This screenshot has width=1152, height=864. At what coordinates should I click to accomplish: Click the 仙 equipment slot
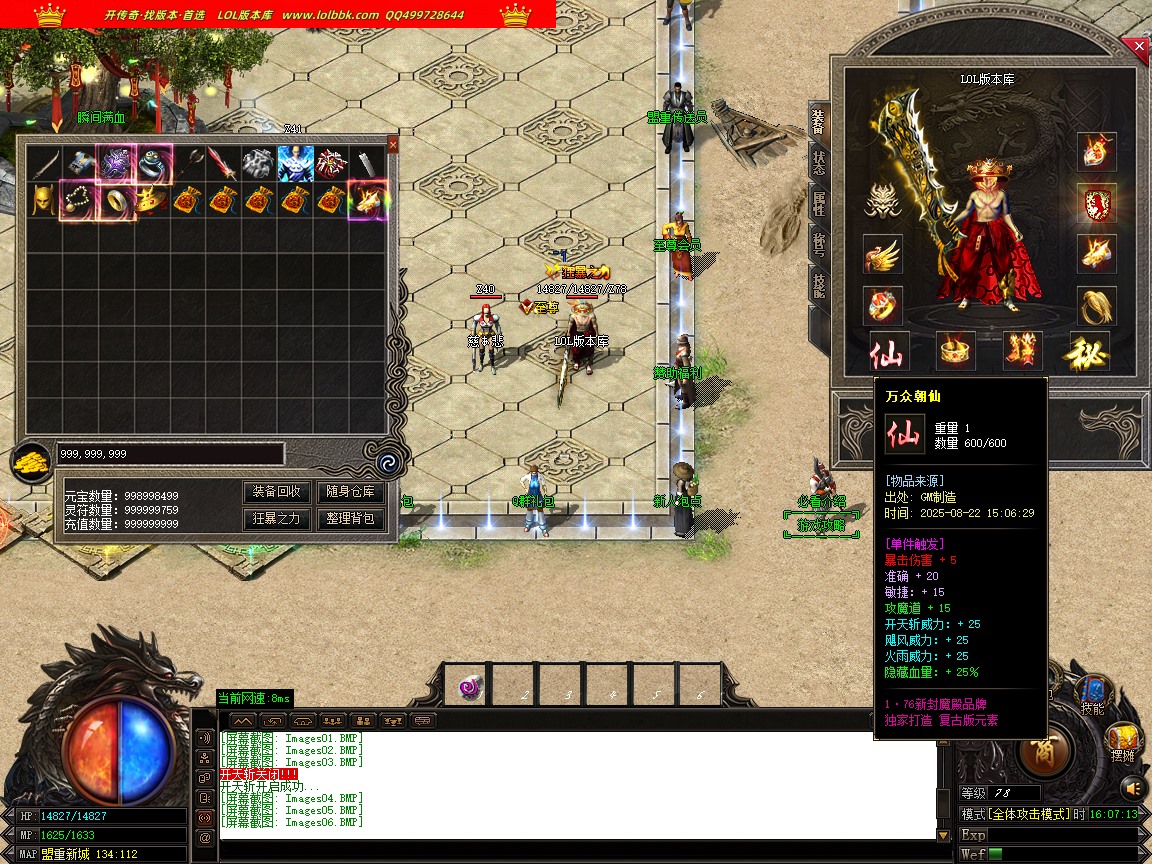click(887, 351)
